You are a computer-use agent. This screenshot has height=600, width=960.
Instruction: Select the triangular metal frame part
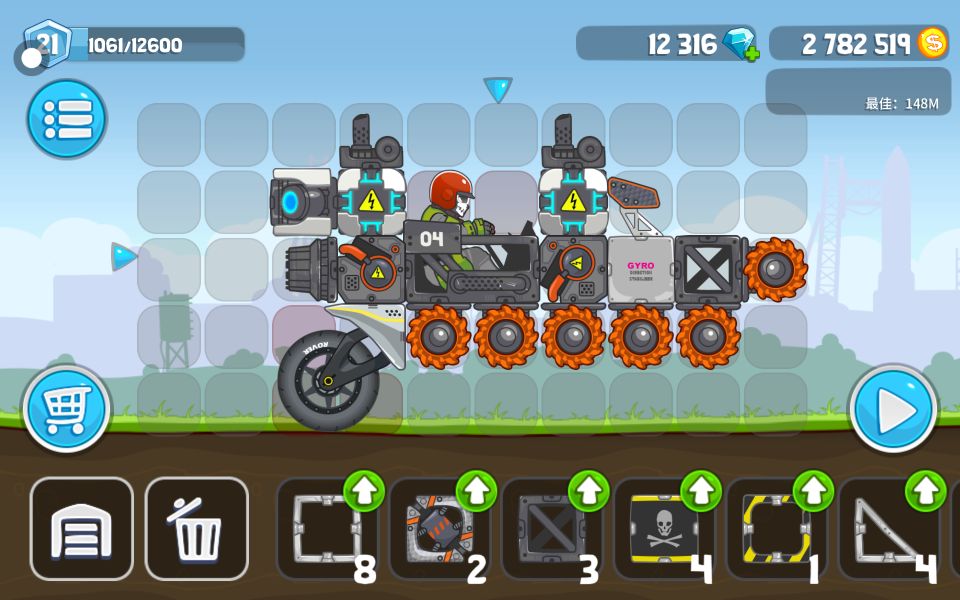(x=889, y=528)
